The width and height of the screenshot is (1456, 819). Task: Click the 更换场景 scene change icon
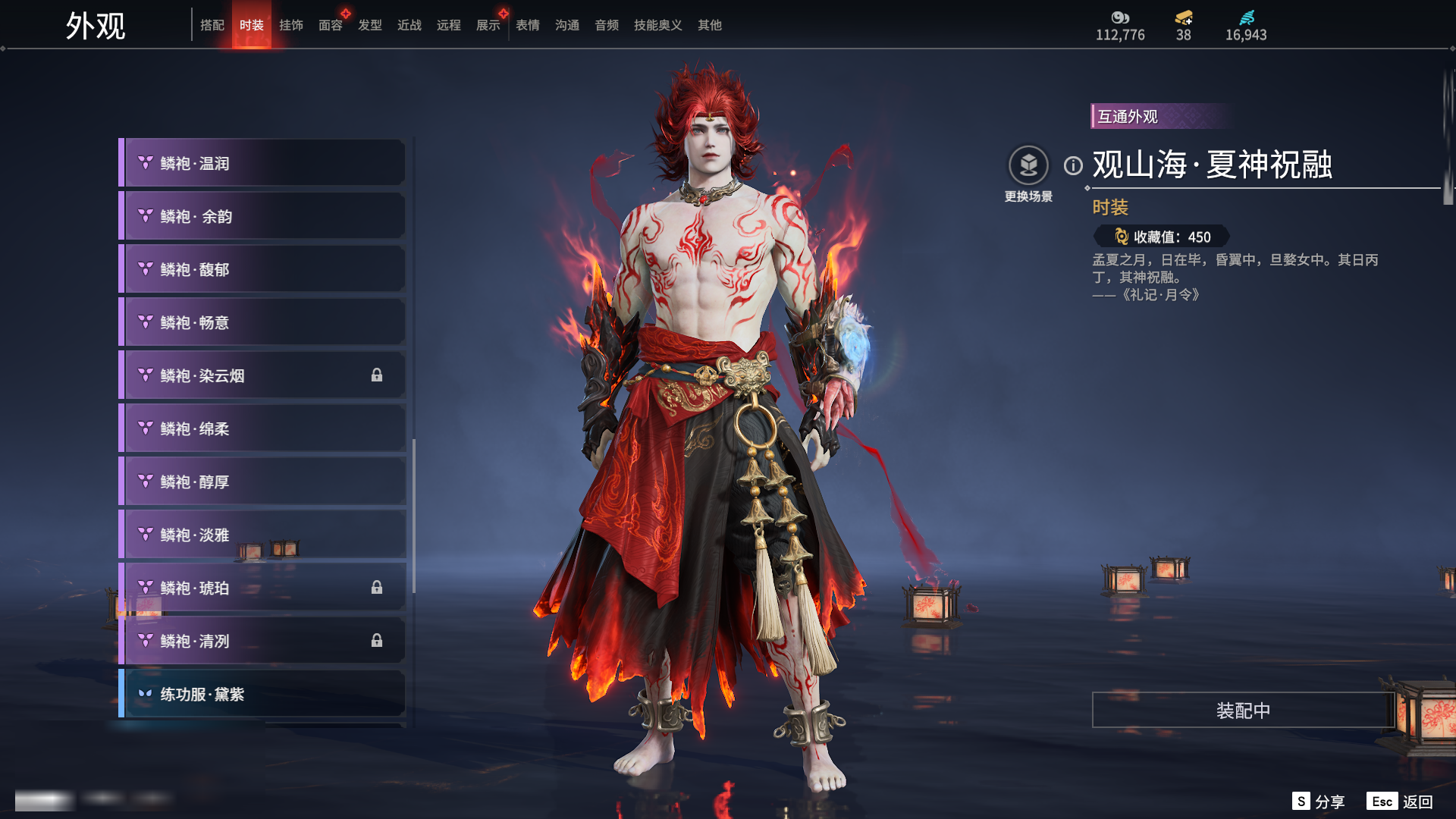[x=1028, y=165]
